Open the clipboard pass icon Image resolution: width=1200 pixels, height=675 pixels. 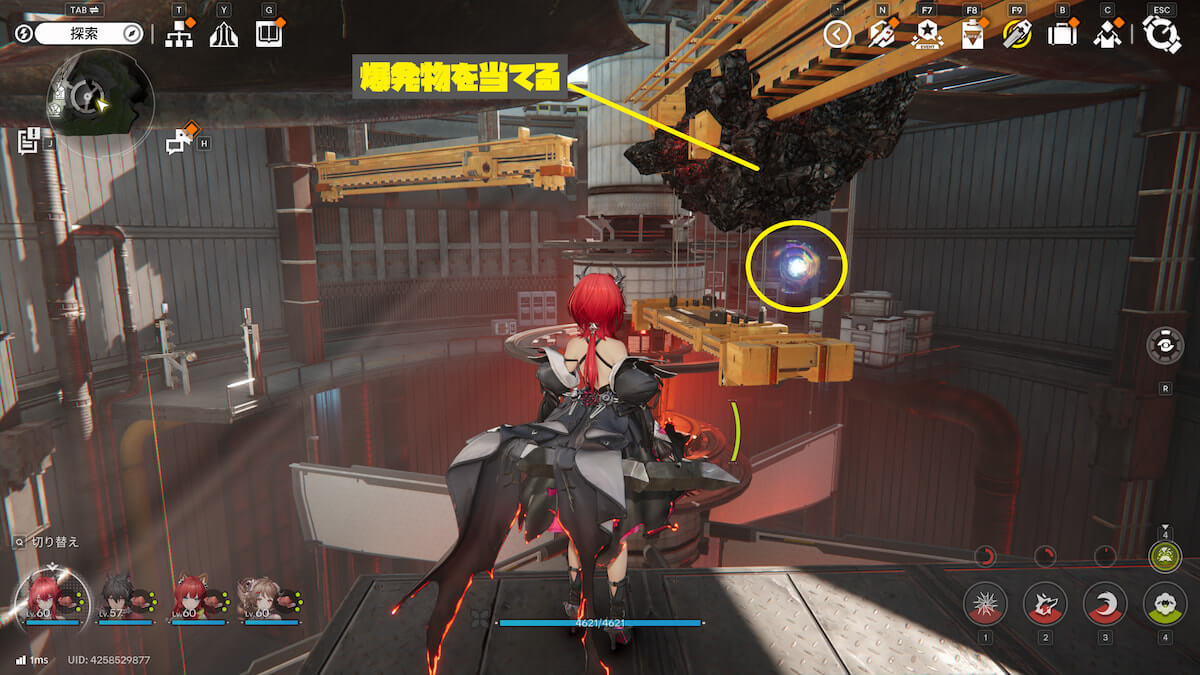pyautogui.click(x=972, y=35)
